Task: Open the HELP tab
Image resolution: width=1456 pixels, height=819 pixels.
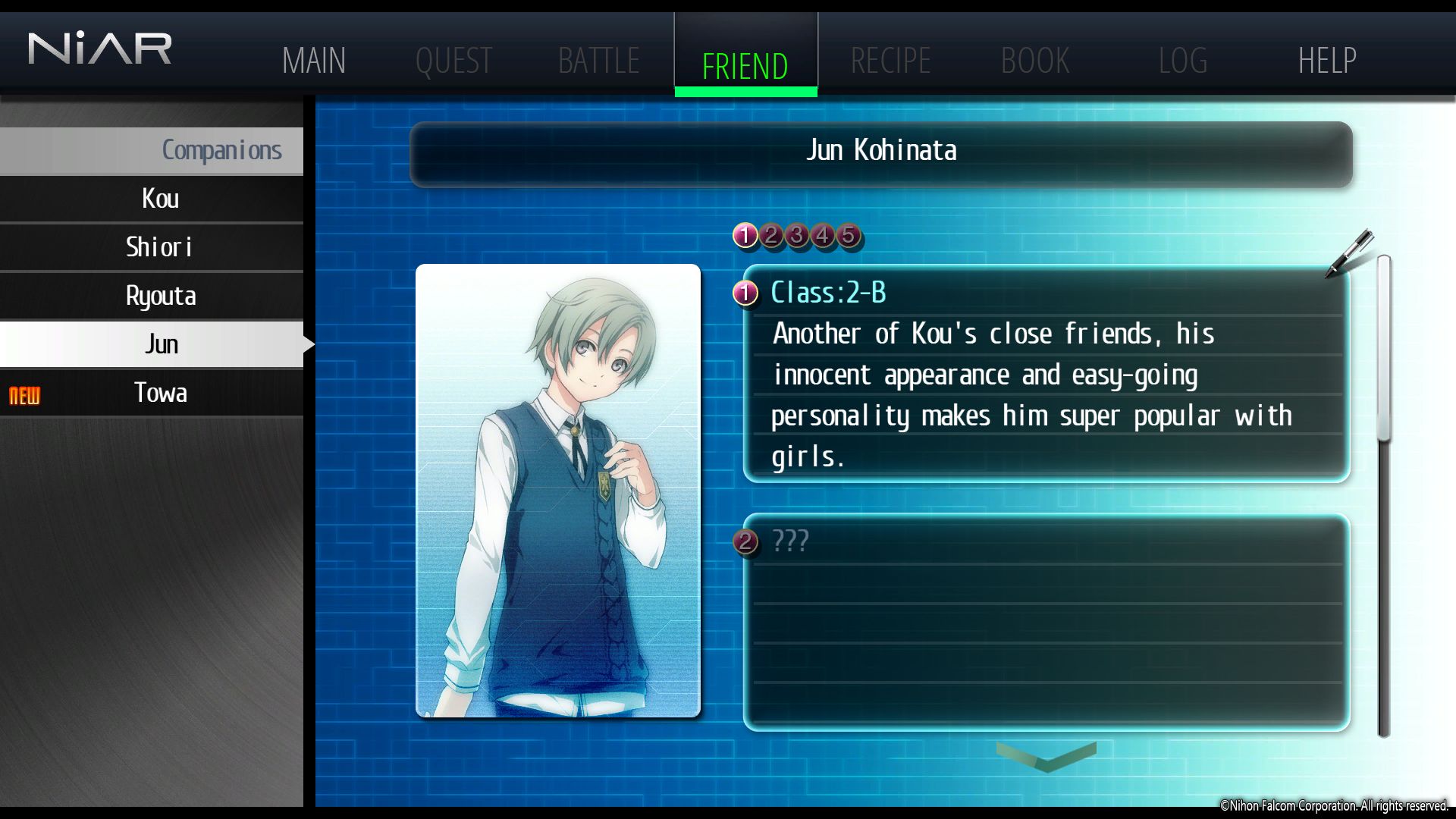Action: pos(1327,61)
